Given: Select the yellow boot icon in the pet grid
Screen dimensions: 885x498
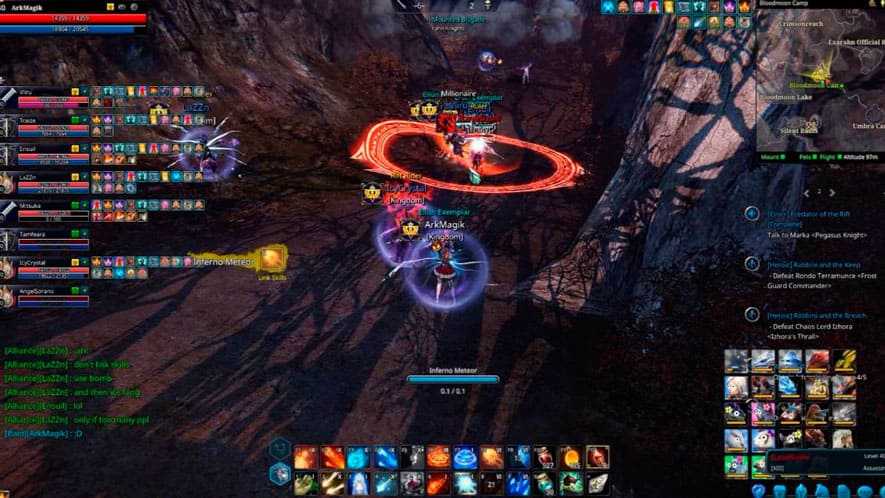Looking at the screenshot, I should click(x=844, y=360).
